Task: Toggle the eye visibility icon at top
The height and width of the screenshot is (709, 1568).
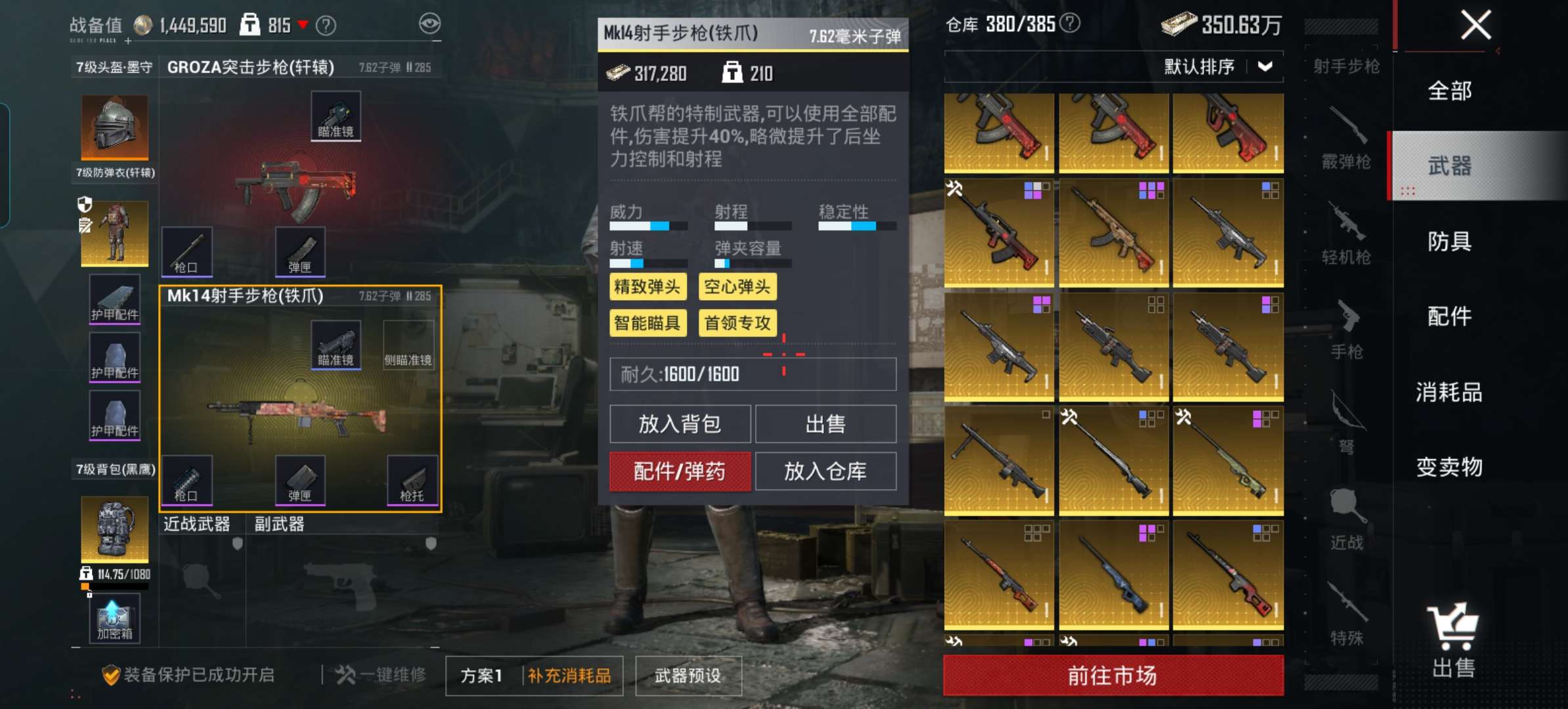Action: coord(430,24)
